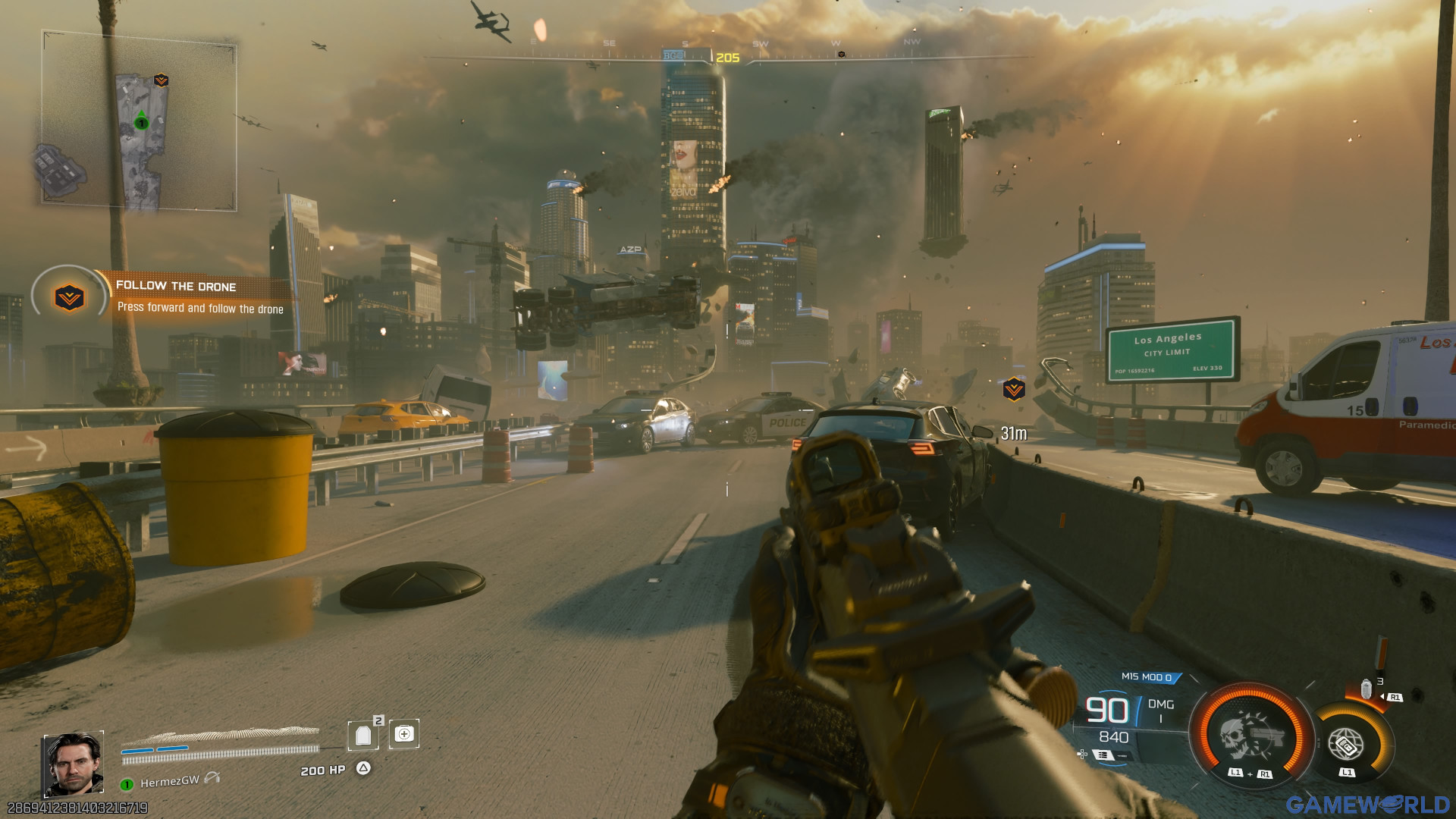Select the green player arrow on minimap

click(x=141, y=120)
